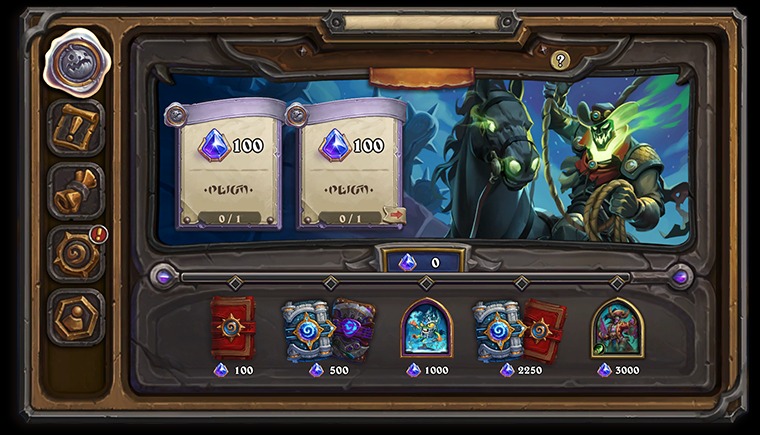Preview the gold-framed card reward at 3000
Image resolution: width=760 pixels, height=435 pixels.
617,329
